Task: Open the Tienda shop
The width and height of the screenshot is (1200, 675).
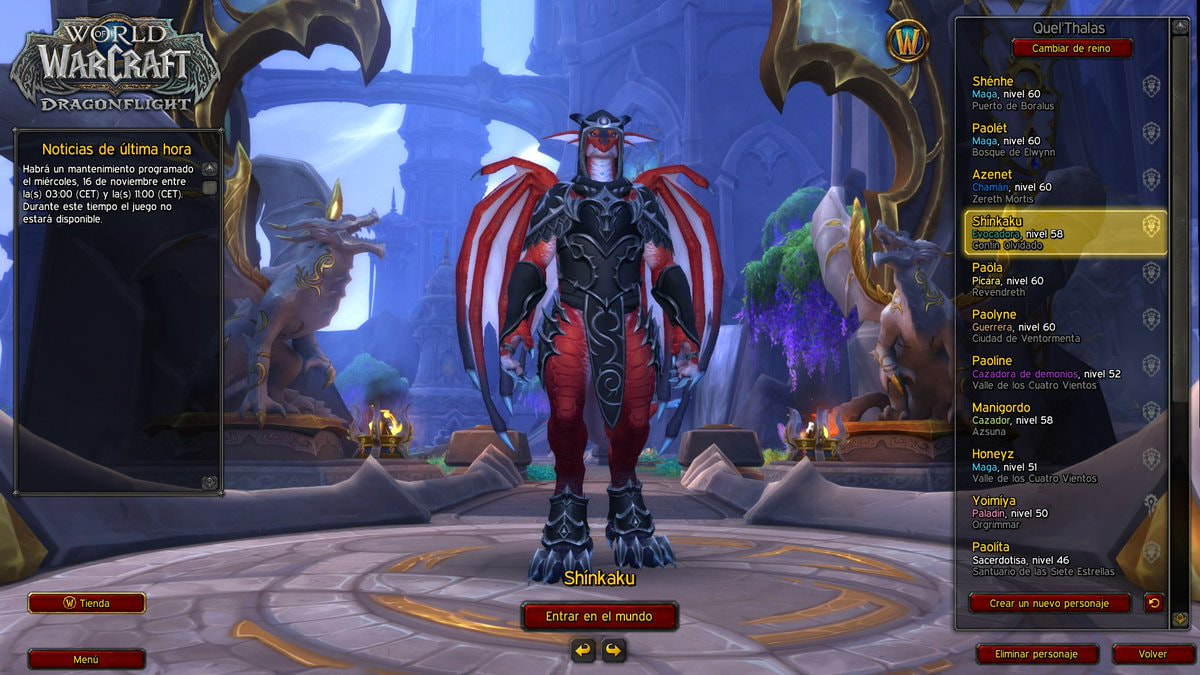Action: point(87,603)
